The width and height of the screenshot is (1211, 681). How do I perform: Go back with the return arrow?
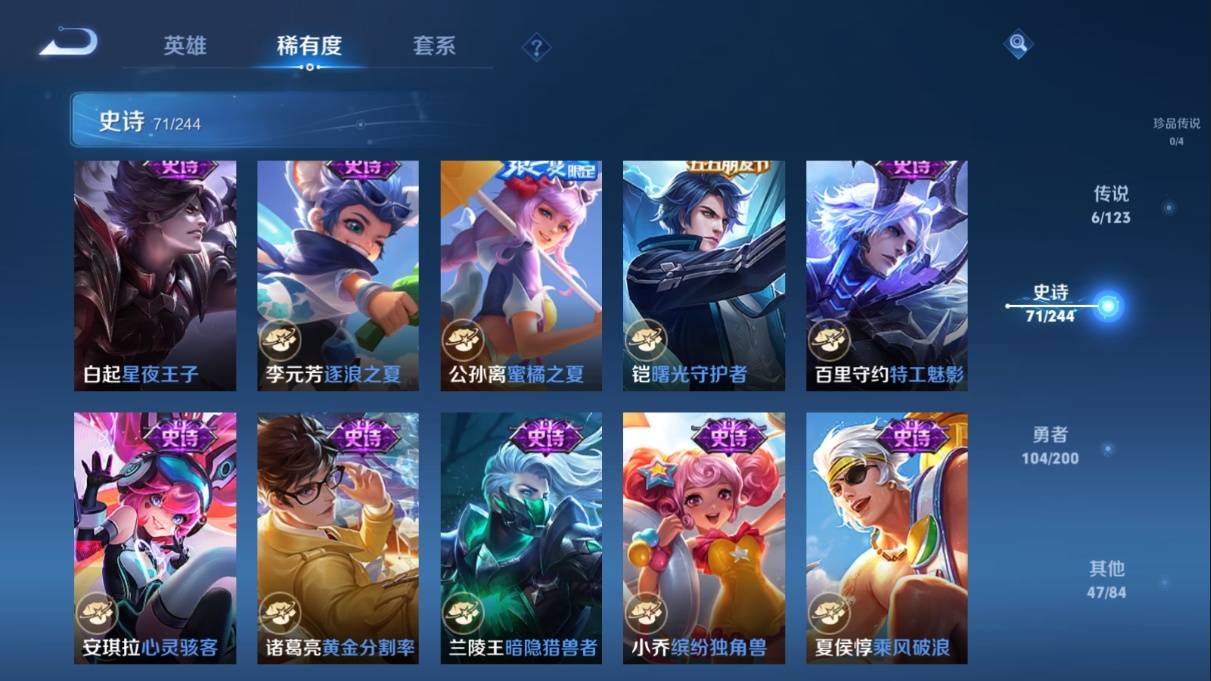[x=68, y=43]
